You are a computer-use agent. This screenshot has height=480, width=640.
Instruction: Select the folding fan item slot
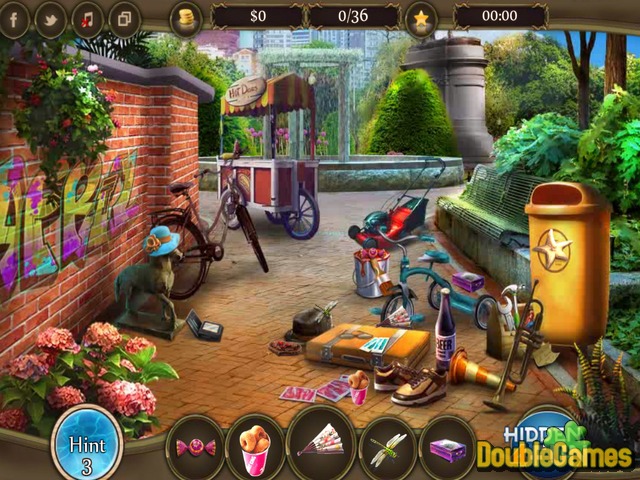321,444
